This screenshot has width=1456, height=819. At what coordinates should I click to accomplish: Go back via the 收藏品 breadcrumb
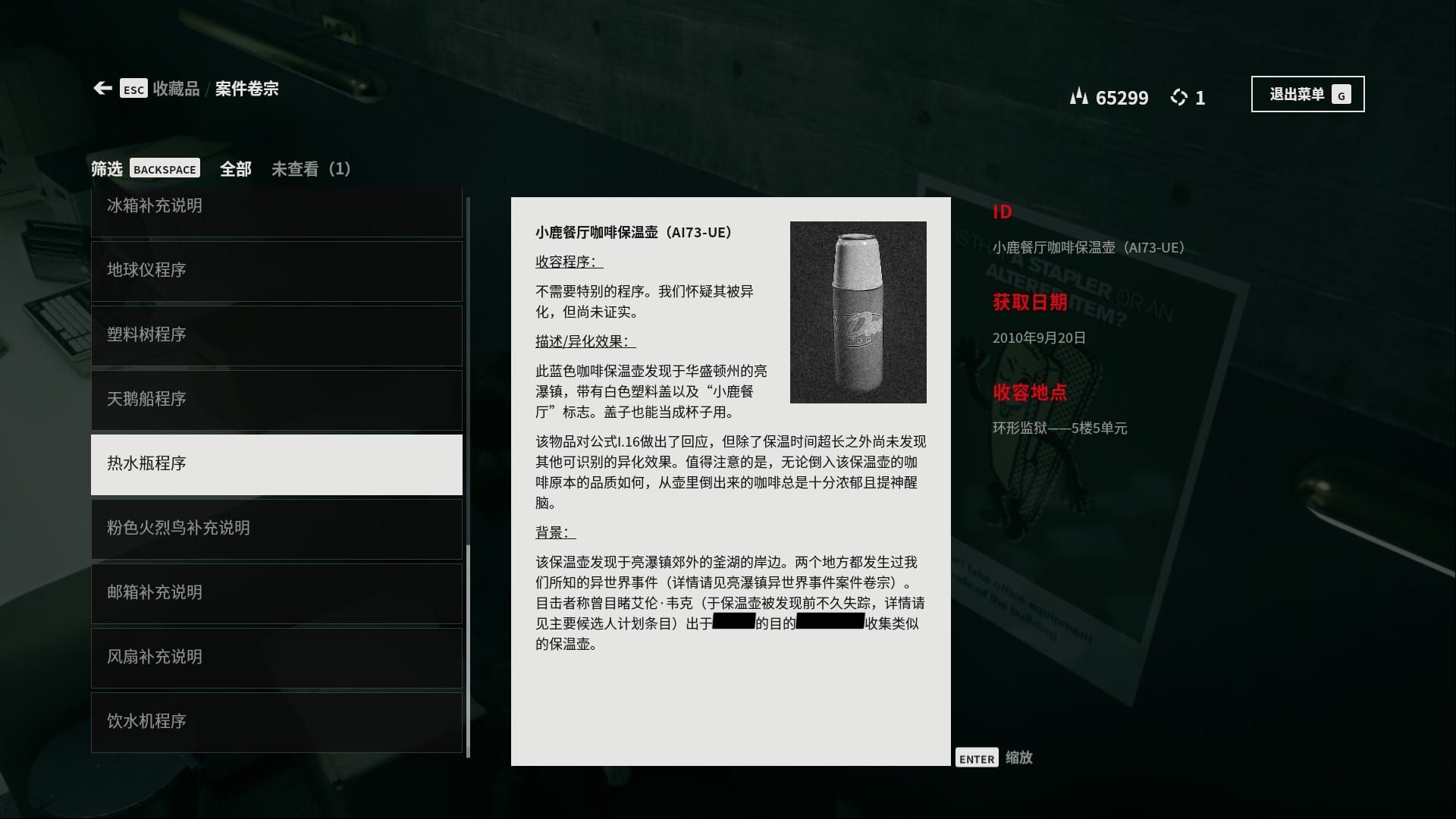pos(175,89)
